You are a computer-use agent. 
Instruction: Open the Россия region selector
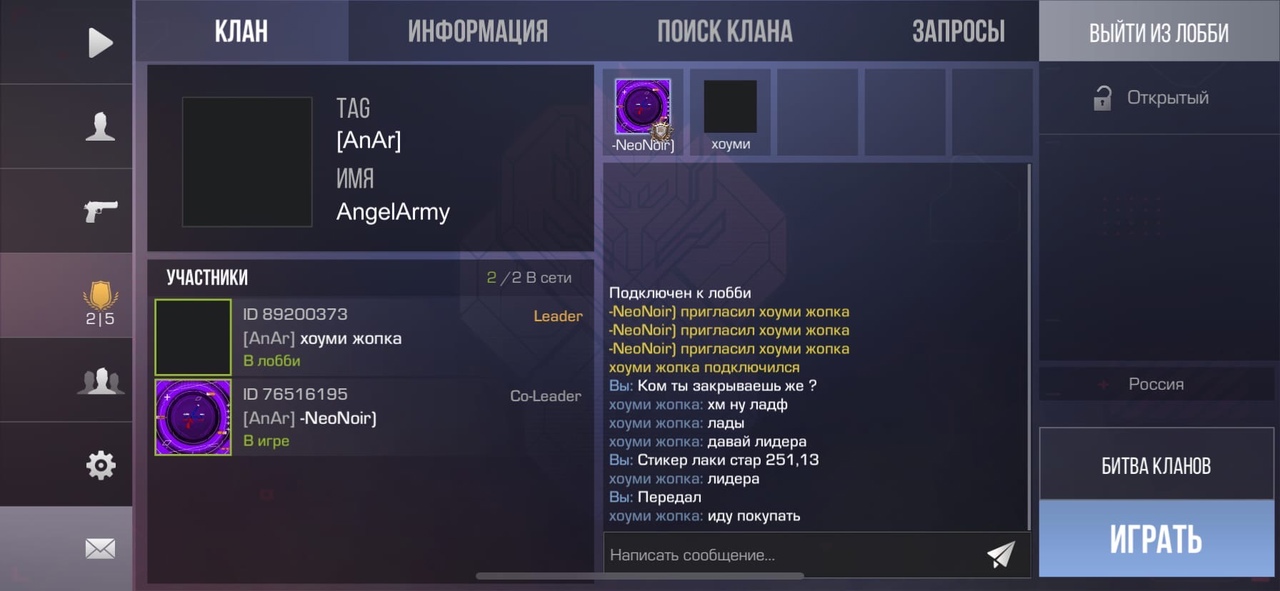click(x=1155, y=384)
